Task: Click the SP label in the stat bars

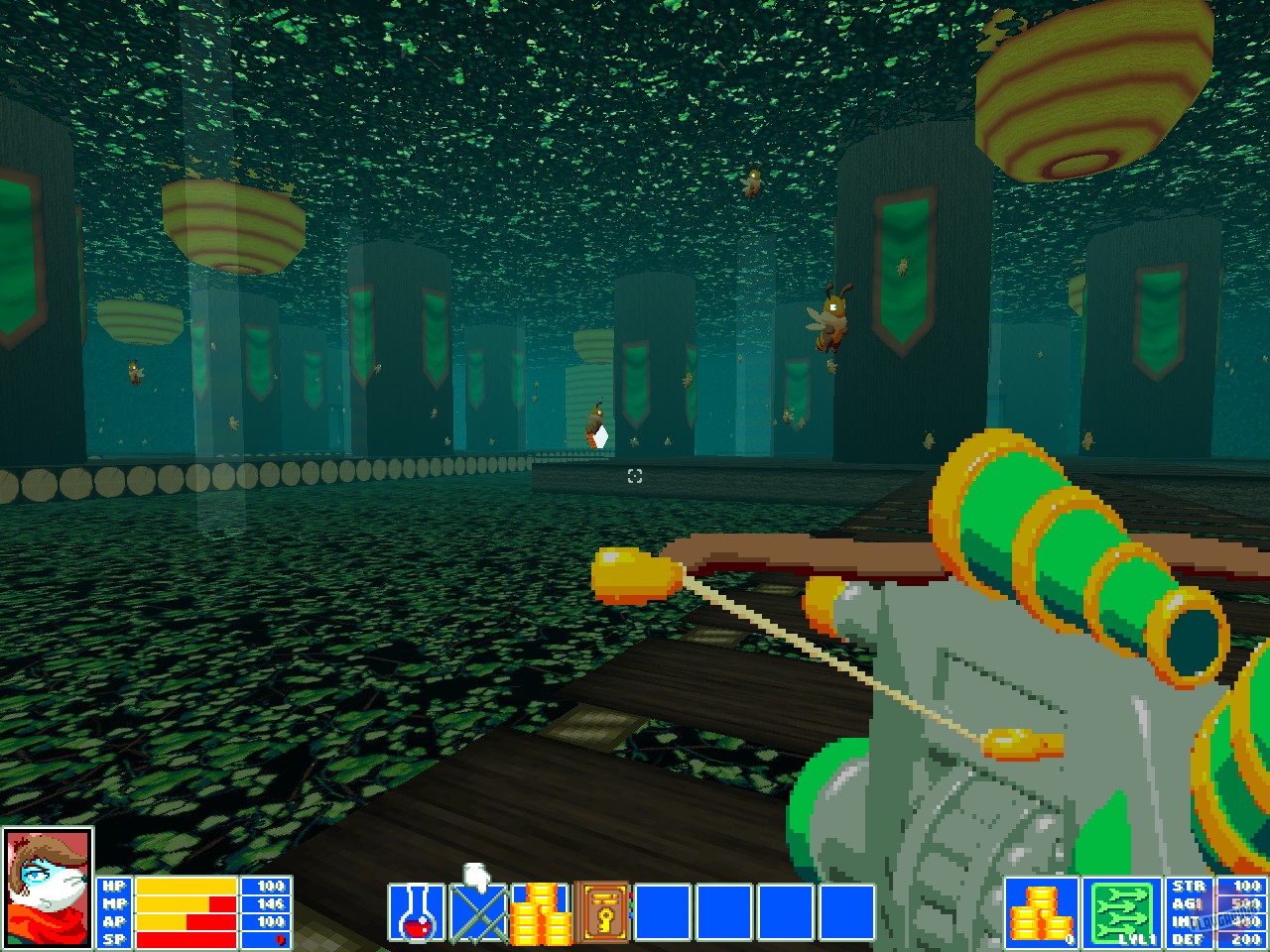Action: tap(112, 940)
